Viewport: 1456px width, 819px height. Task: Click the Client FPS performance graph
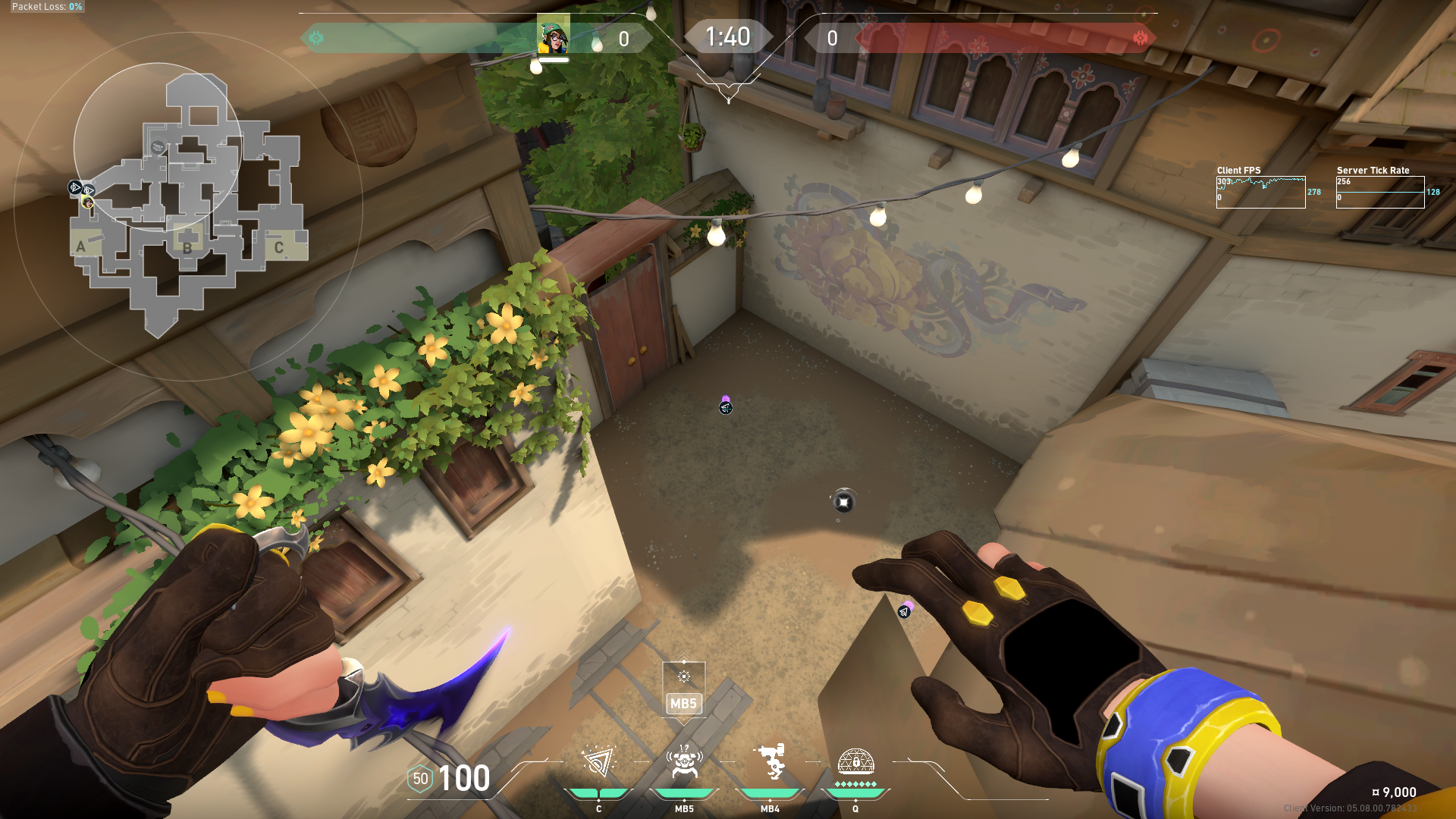pyautogui.click(x=1260, y=192)
